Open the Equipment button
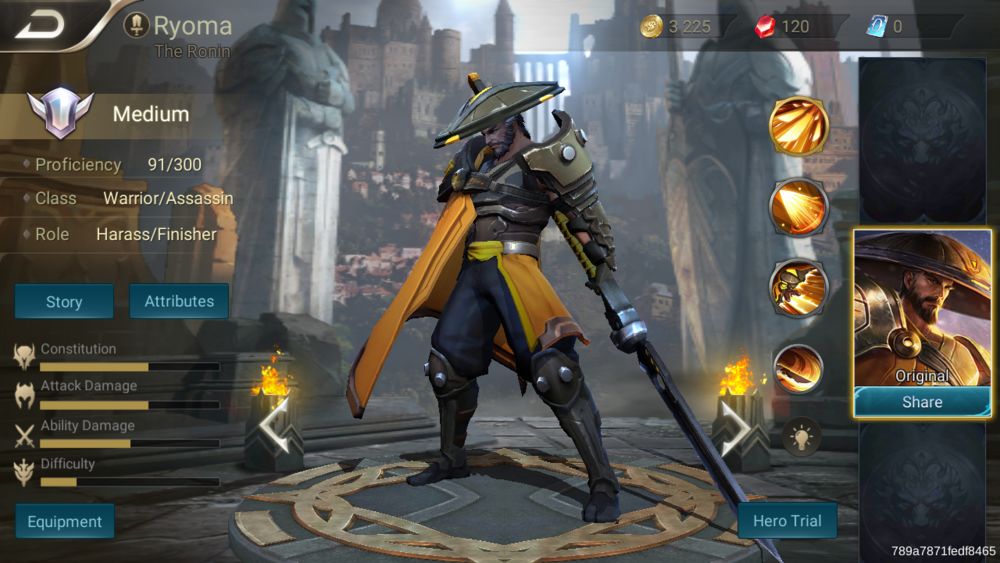 point(65,521)
